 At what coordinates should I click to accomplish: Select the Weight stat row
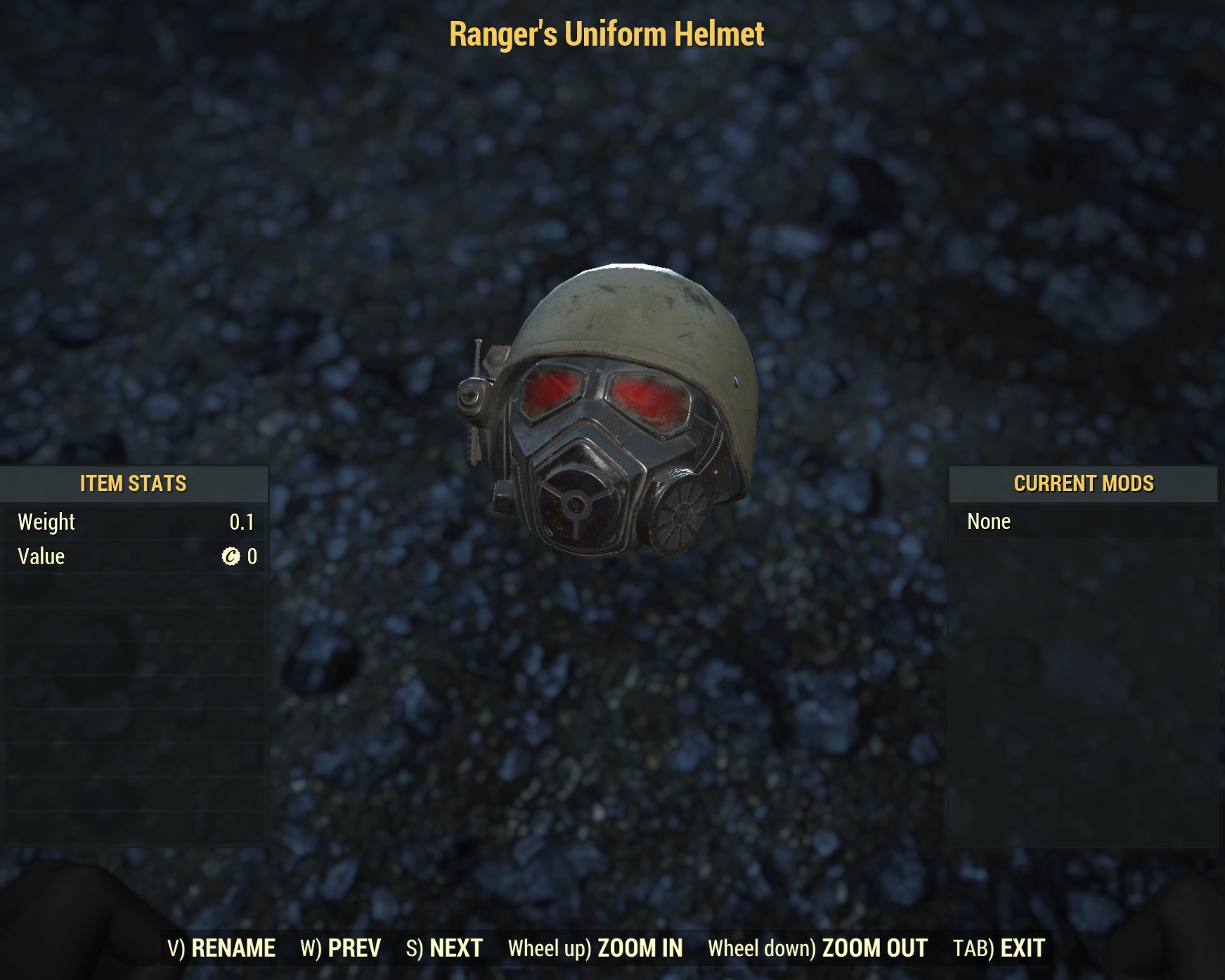pyautogui.click(x=132, y=521)
